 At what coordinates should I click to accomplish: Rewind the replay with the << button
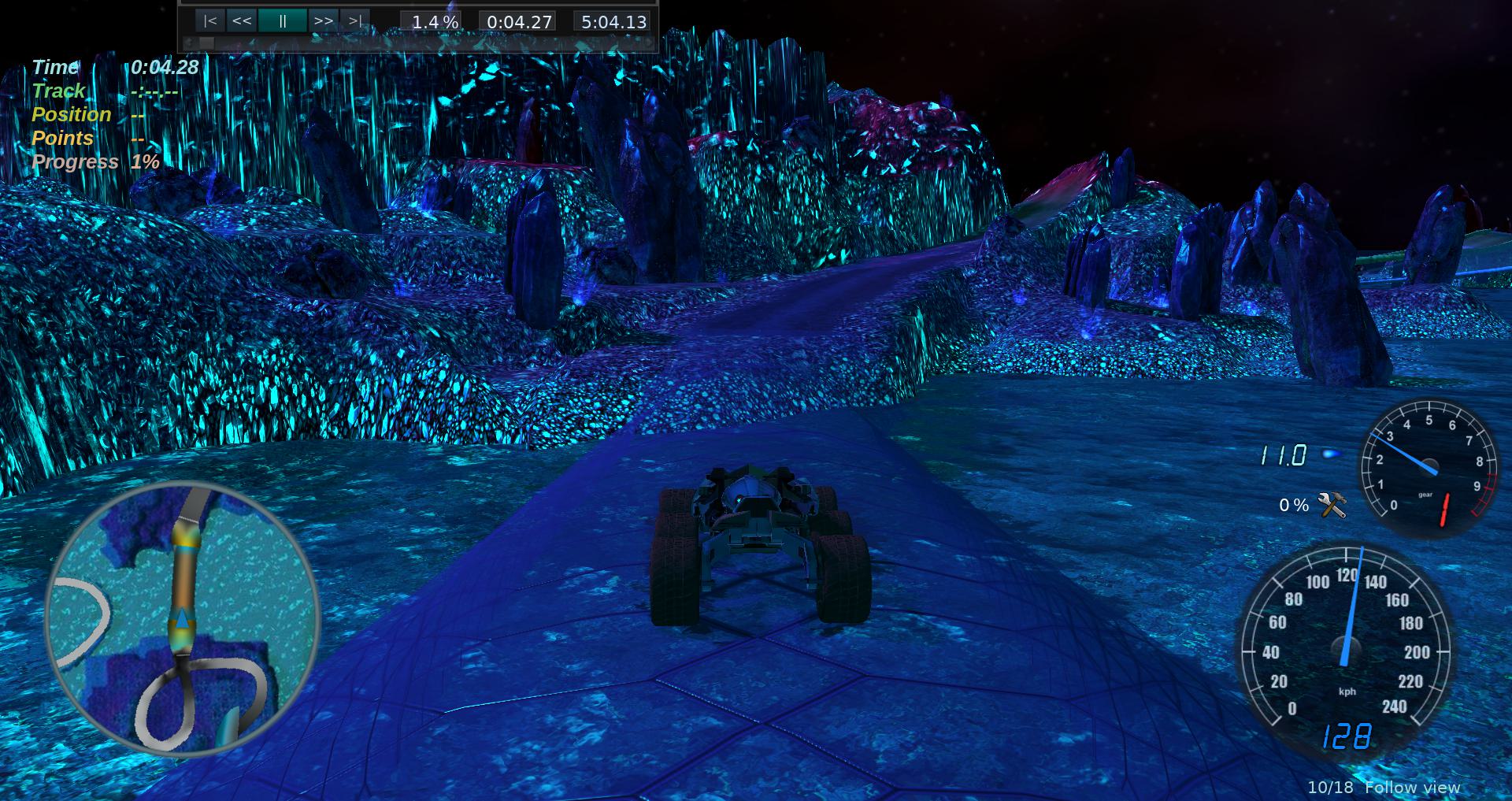coord(242,21)
